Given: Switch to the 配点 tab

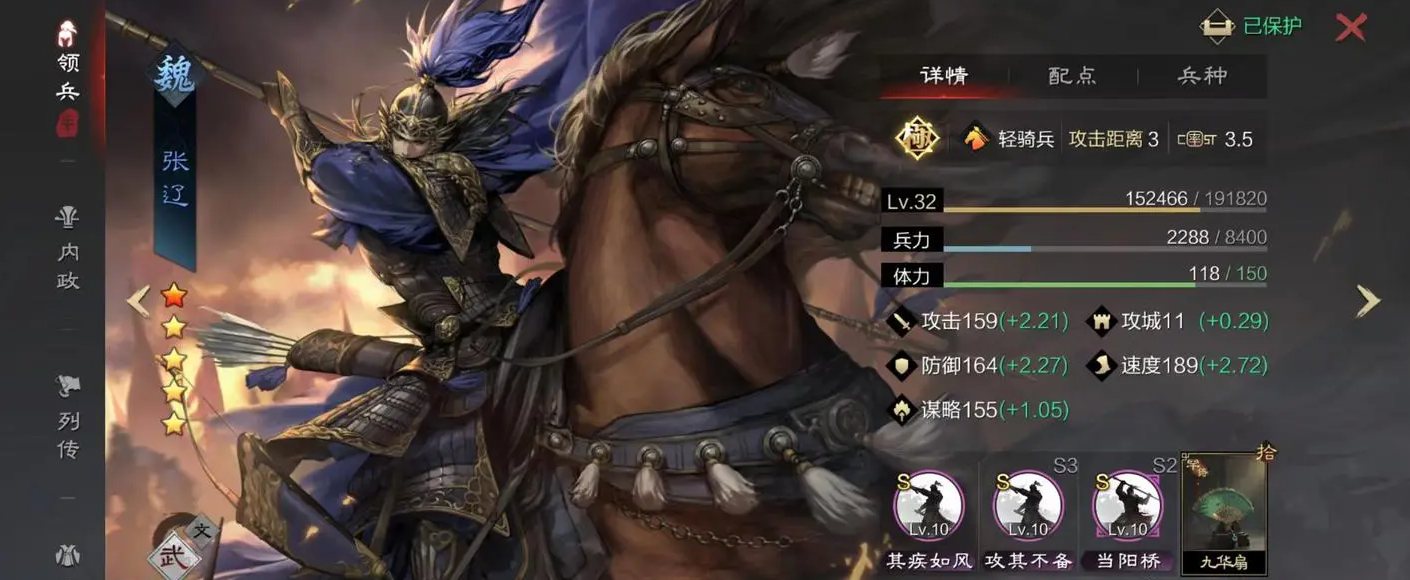Looking at the screenshot, I should click(x=1072, y=76).
